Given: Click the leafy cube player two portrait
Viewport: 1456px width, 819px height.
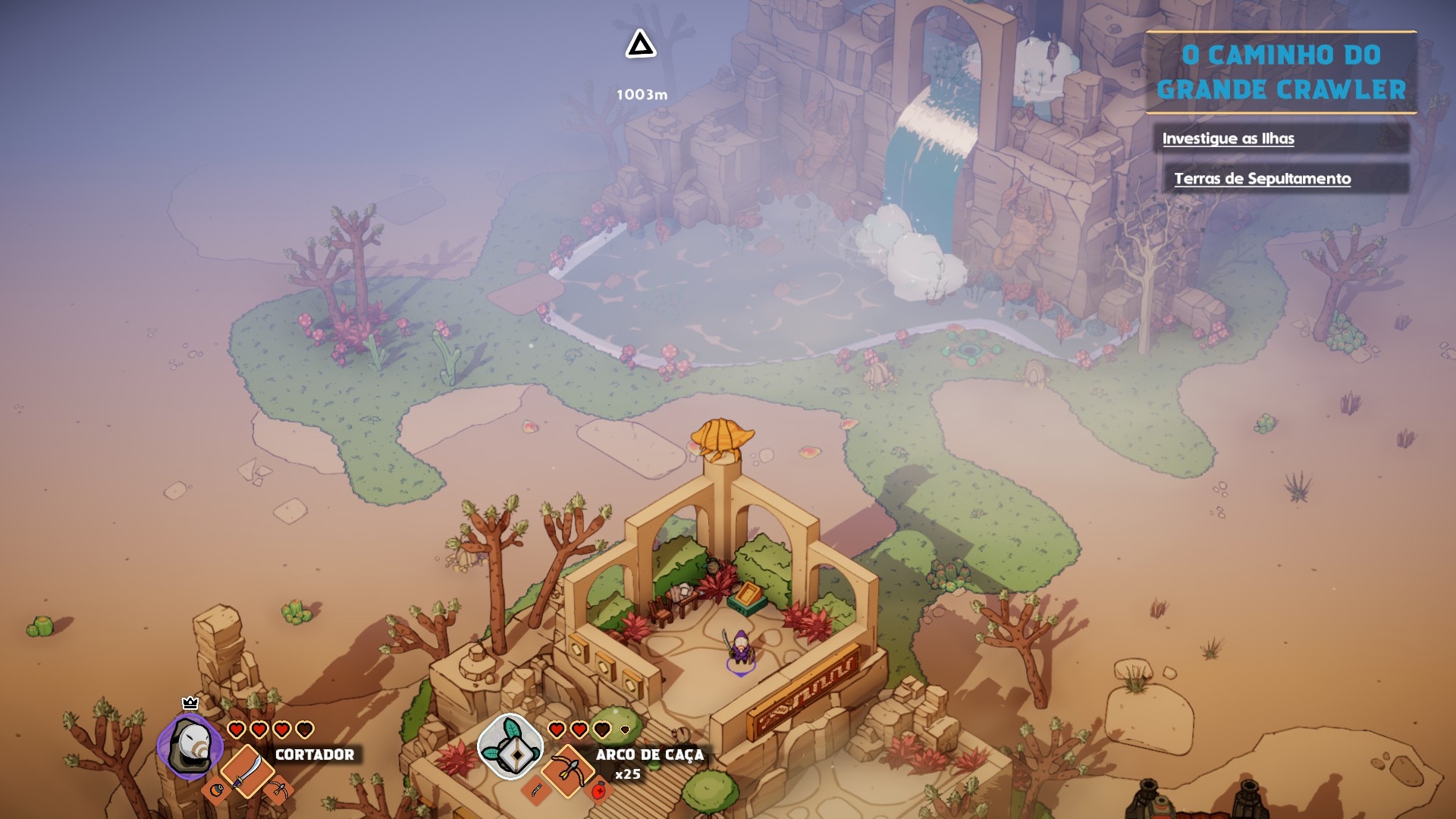Looking at the screenshot, I should (510, 746).
